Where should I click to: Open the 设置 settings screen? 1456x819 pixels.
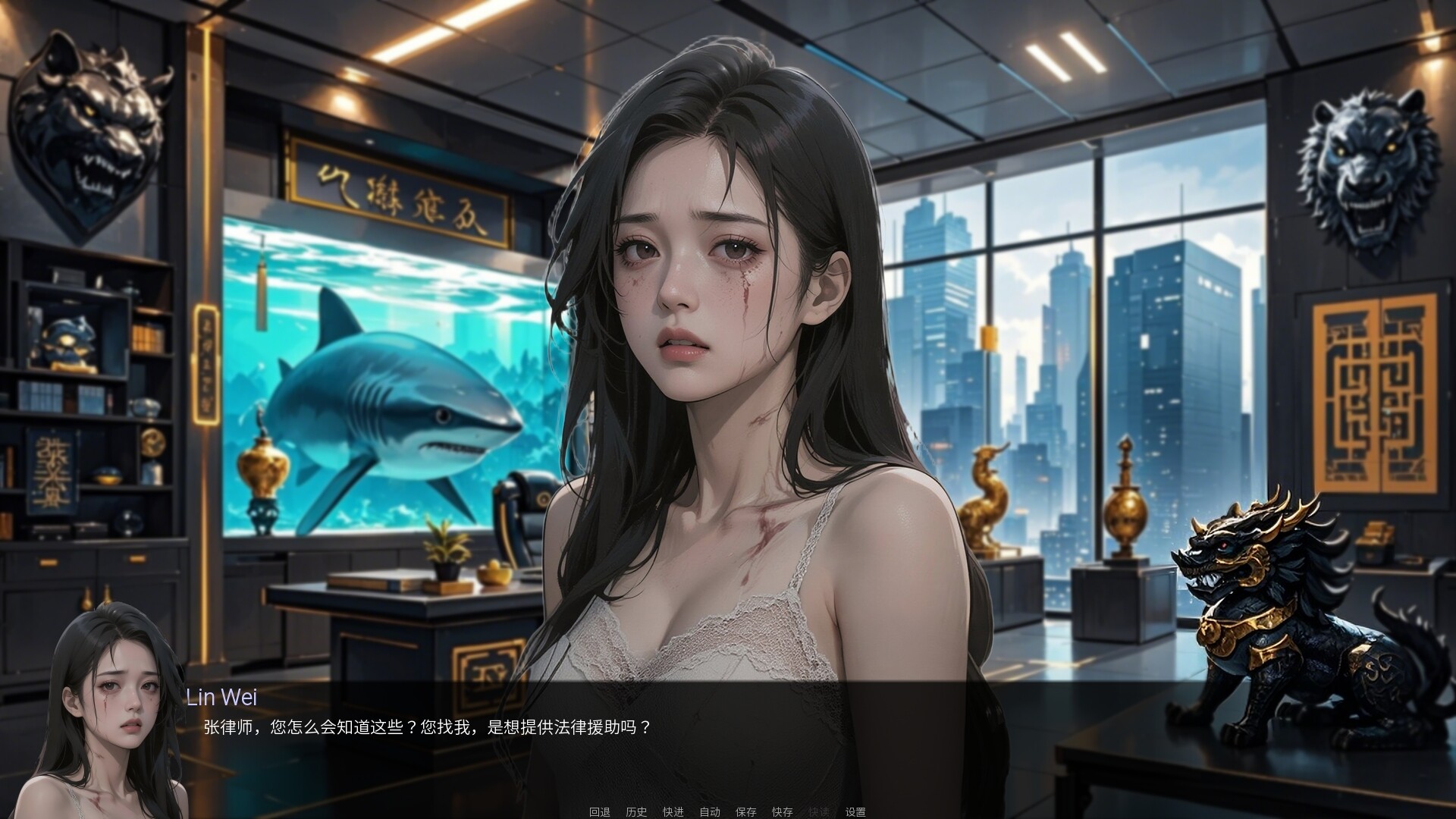click(x=856, y=811)
